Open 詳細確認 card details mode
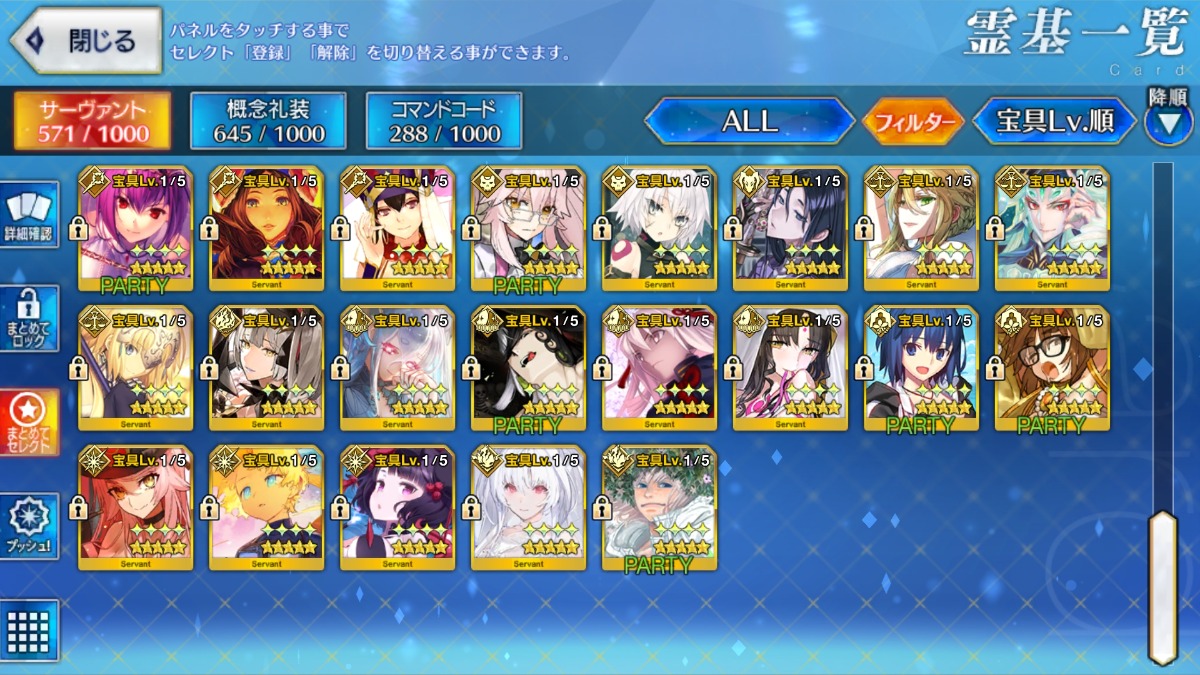1200x675 pixels. (x=28, y=214)
